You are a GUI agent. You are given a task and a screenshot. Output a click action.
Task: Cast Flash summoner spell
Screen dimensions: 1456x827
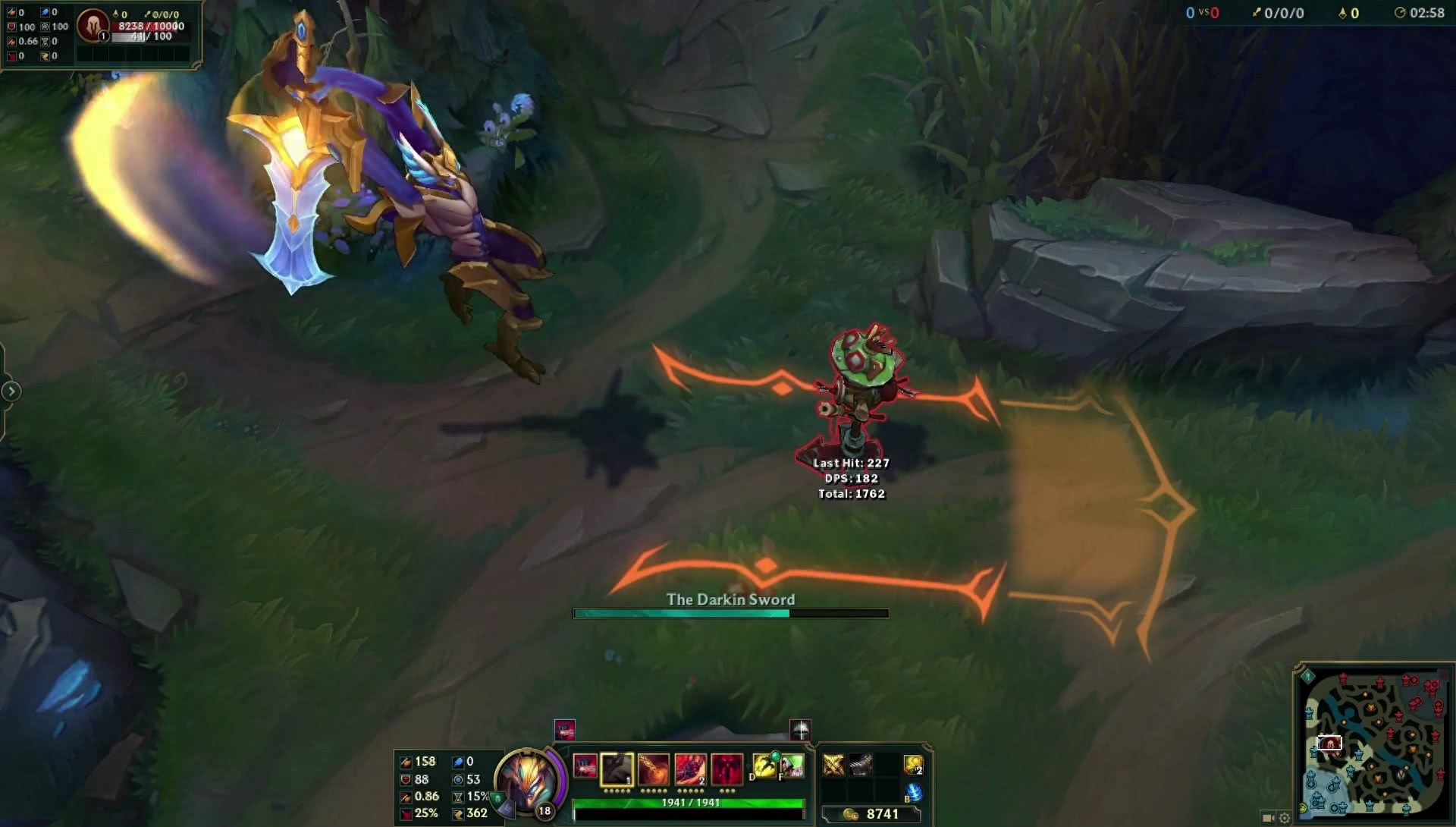click(763, 766)
